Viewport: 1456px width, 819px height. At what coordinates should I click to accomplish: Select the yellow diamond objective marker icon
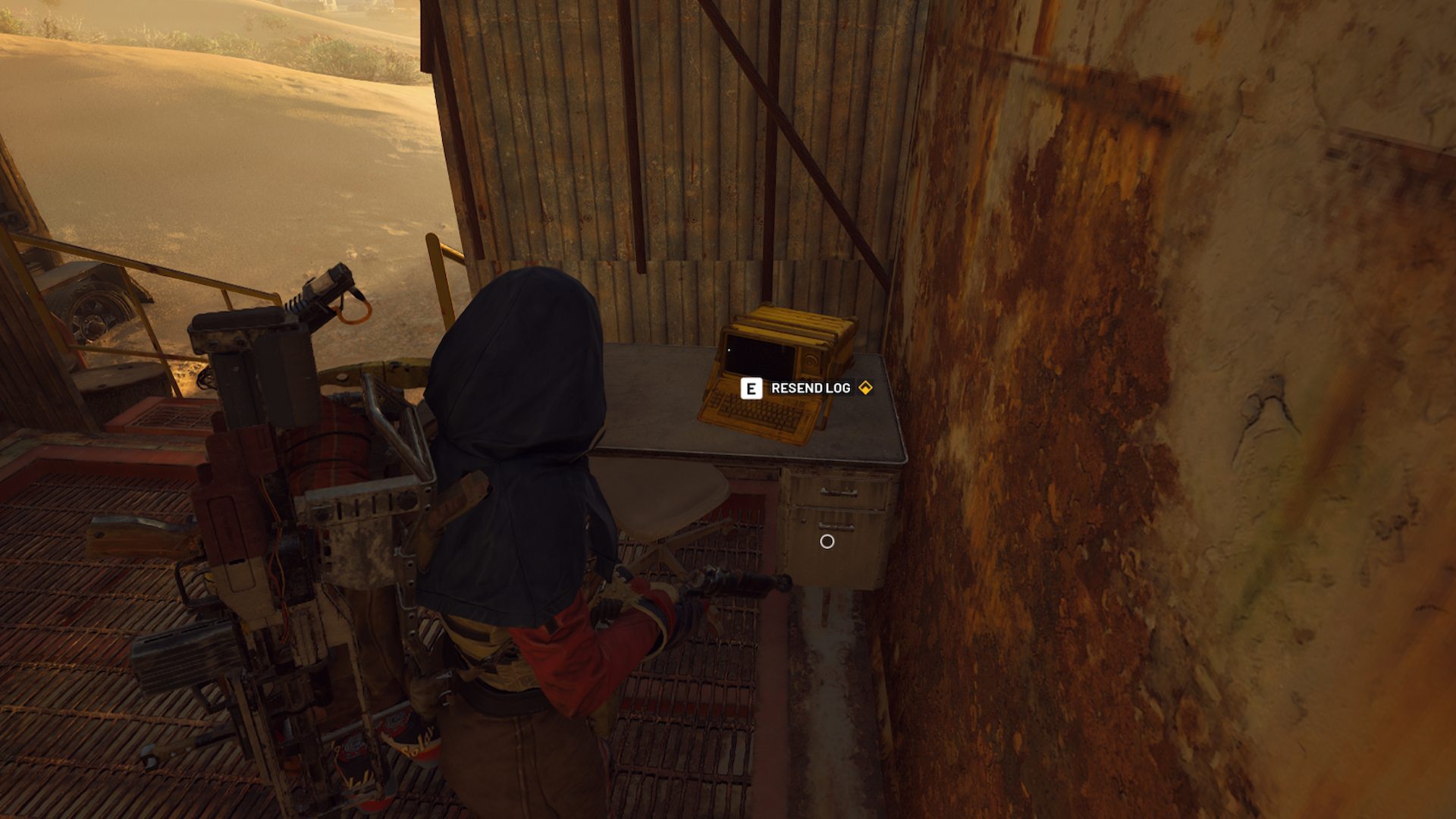point(865,387)
